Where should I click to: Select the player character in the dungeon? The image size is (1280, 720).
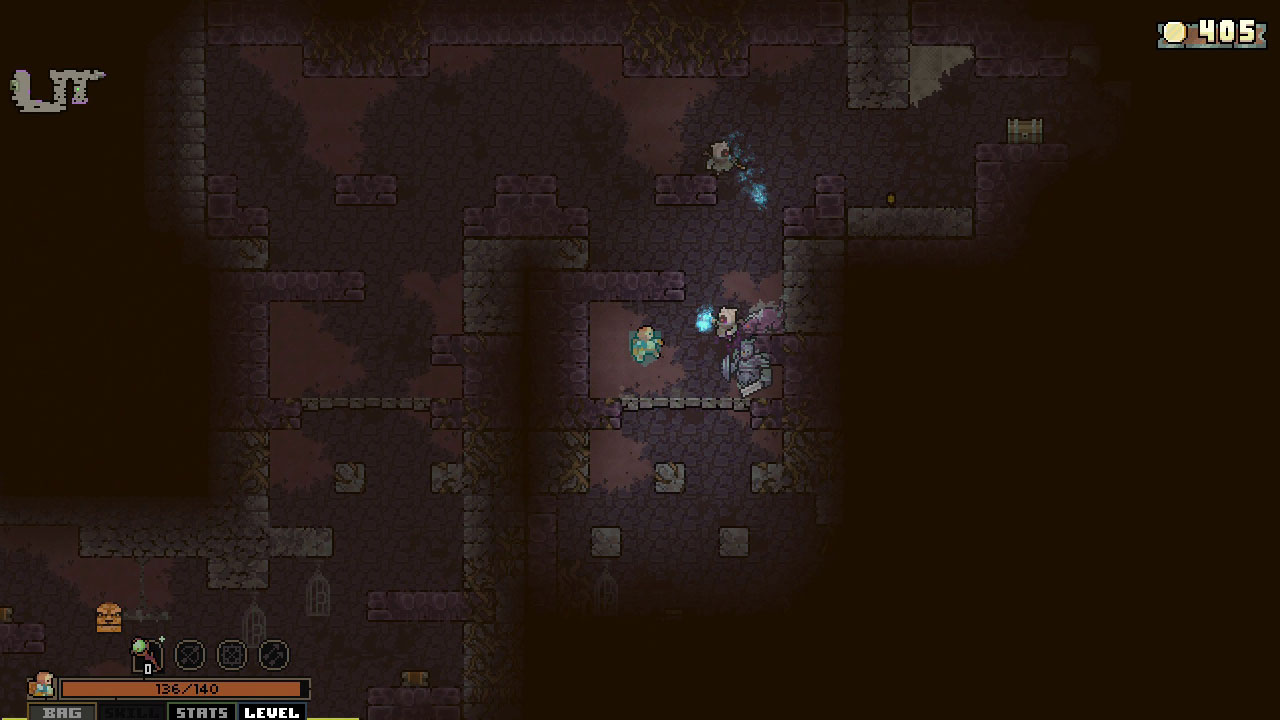[x=645, y=345]
